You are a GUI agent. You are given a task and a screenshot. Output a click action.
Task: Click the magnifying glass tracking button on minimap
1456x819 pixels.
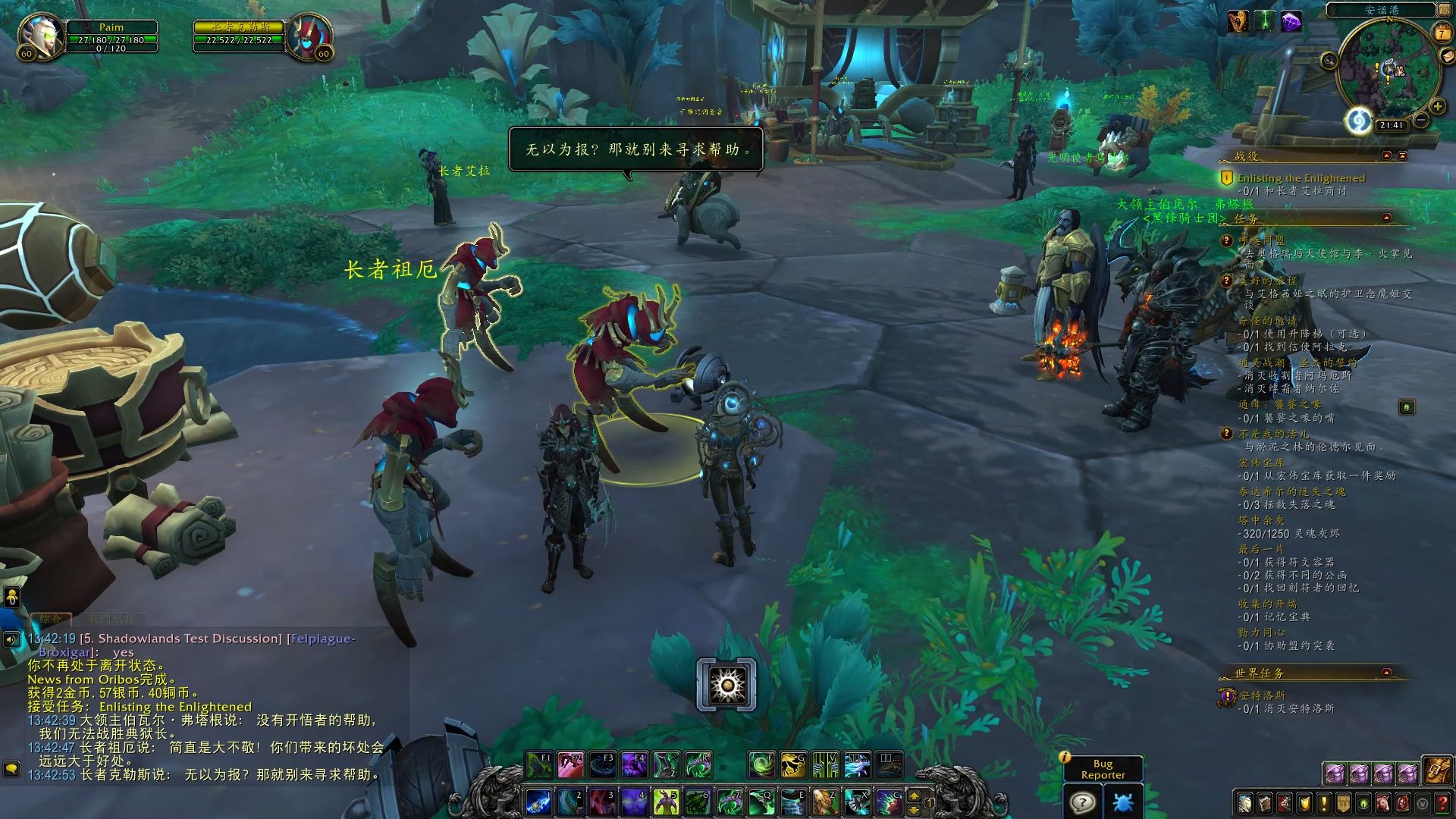[x=1329, y=60]
